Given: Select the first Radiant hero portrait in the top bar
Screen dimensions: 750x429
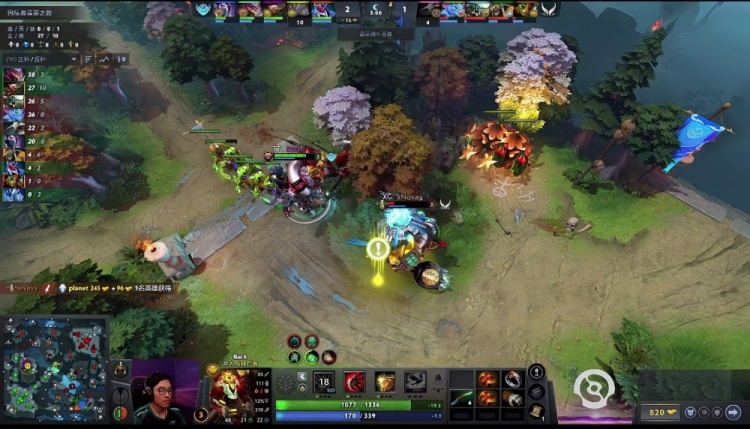Looking at the screenshot, I should click(x=224, y=9).
